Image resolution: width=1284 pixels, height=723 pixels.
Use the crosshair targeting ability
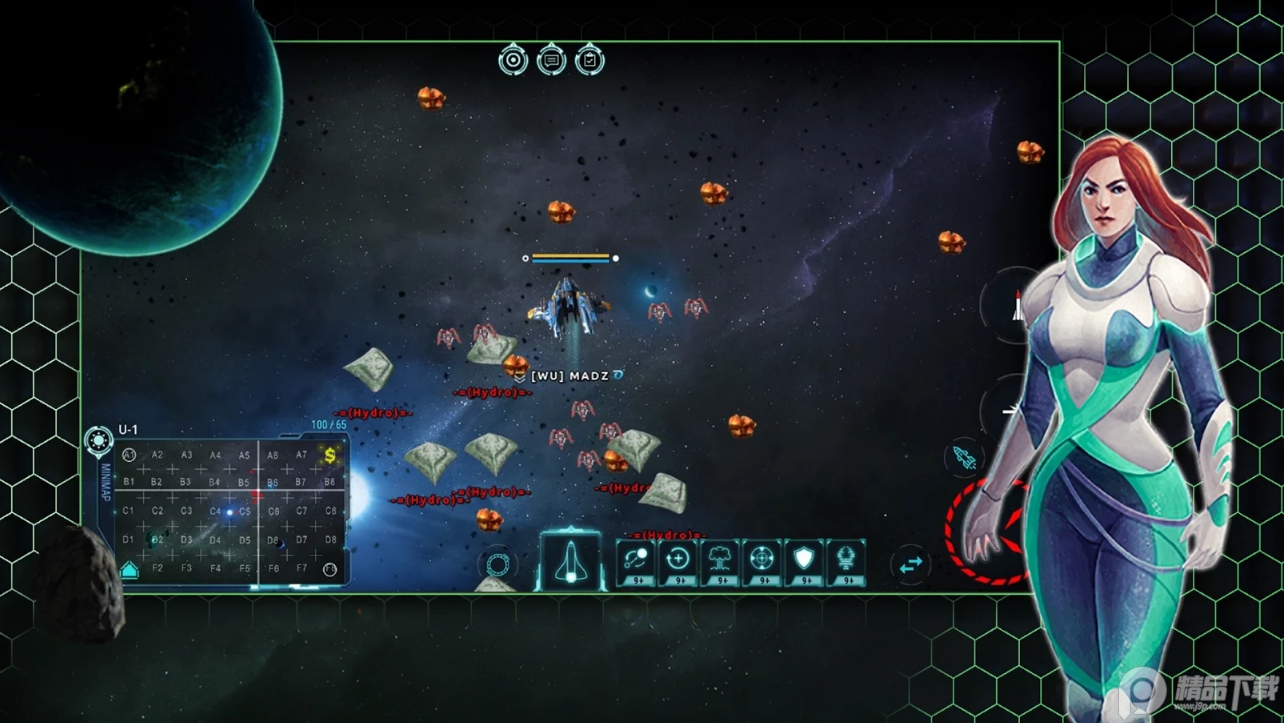tap(763, 561)
